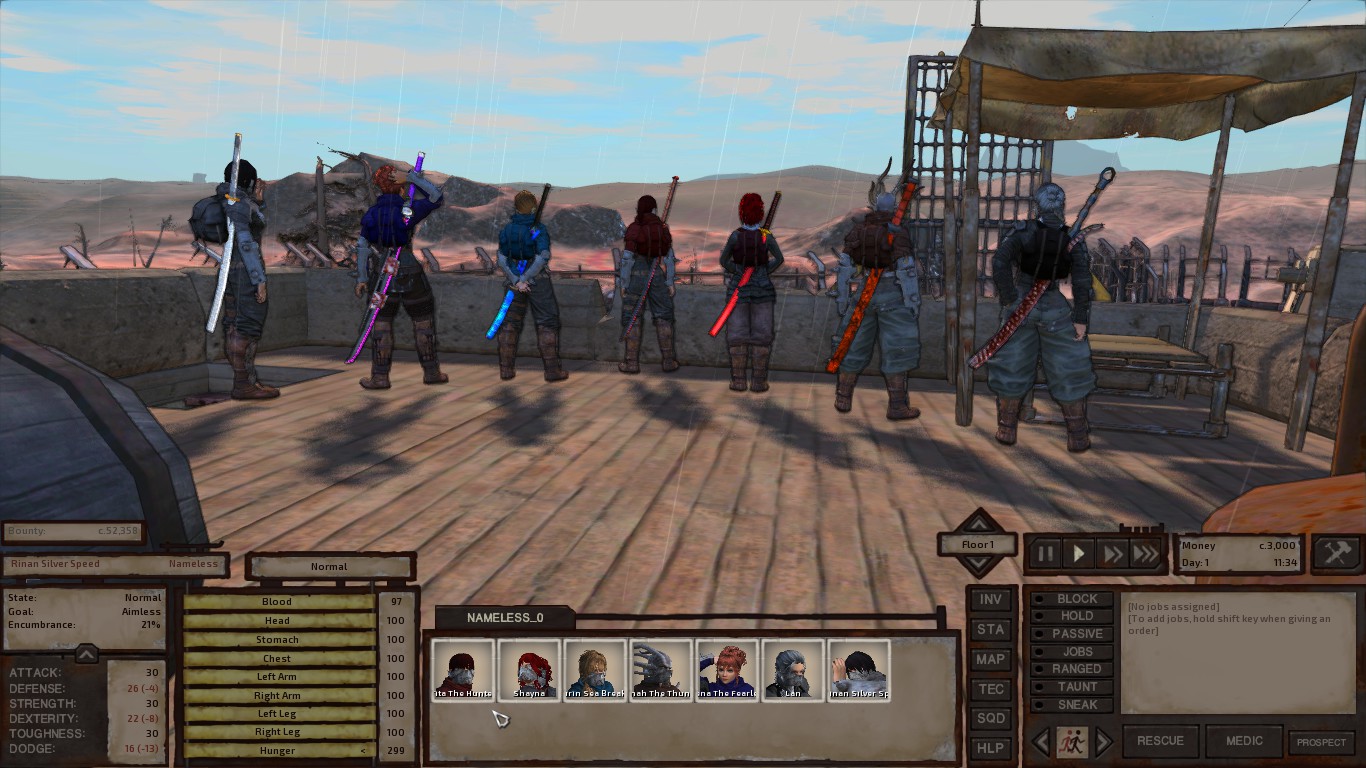
Task: Select Shayne's portrait in the squad
Action: coord(529,670)
